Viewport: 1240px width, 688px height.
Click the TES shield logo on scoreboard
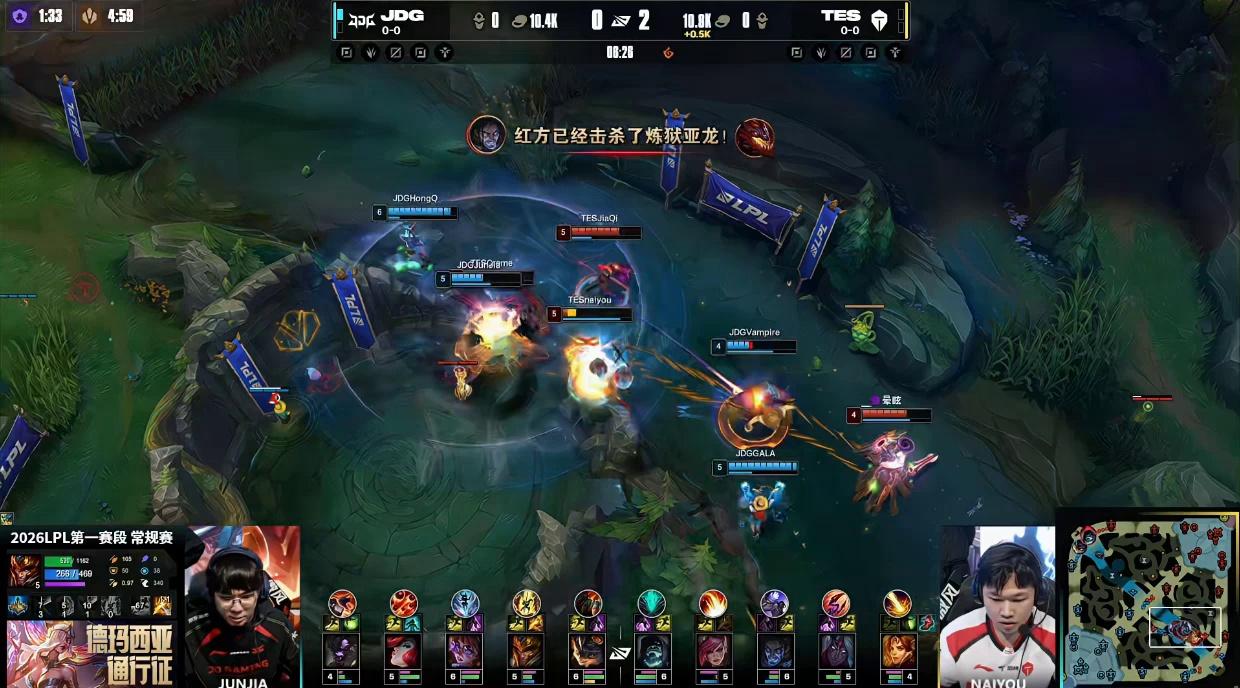point(879,18)
